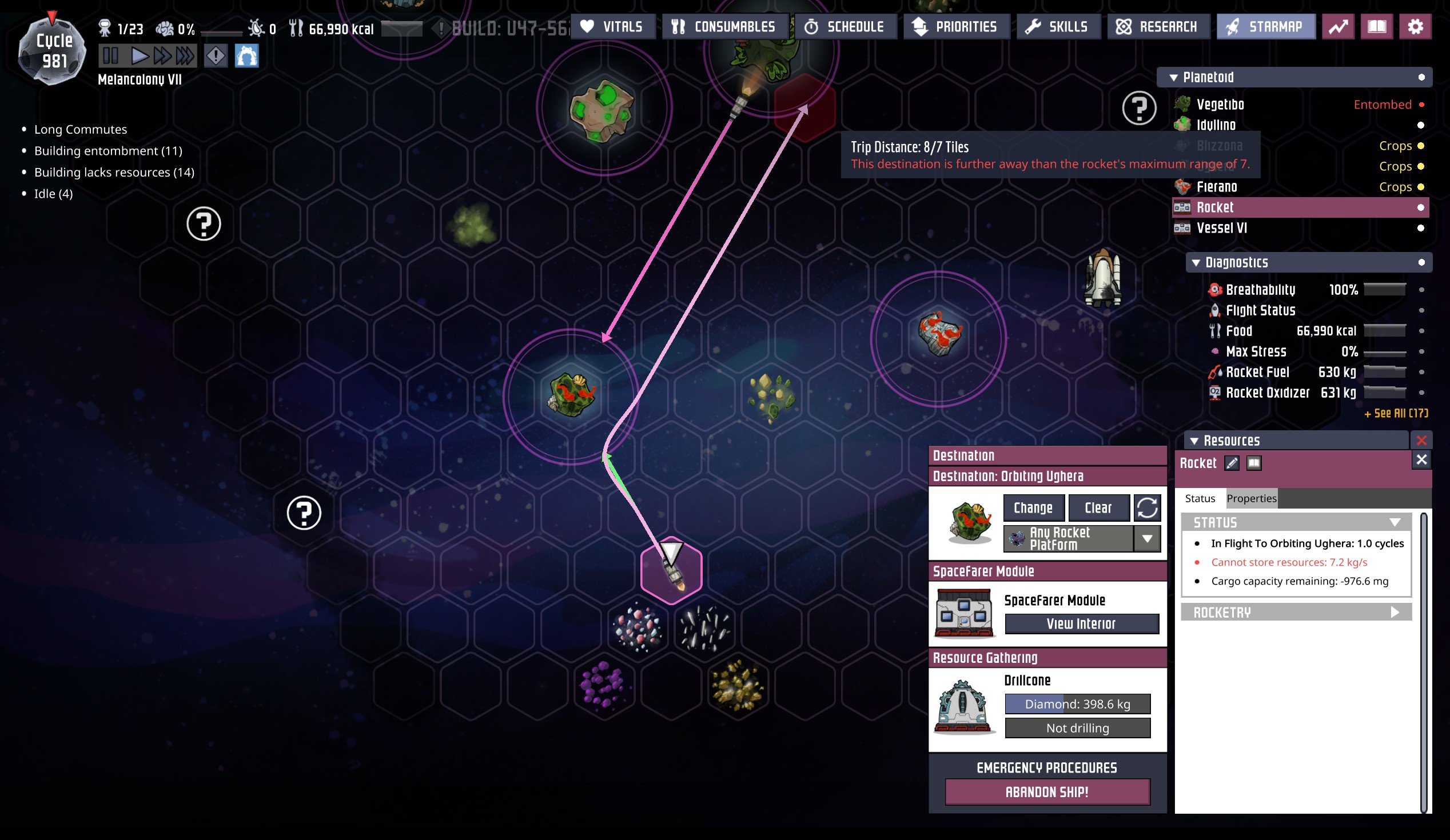The image size is (1450, 840).
Task: Open the Consumables menu
Action: [724, 26]
